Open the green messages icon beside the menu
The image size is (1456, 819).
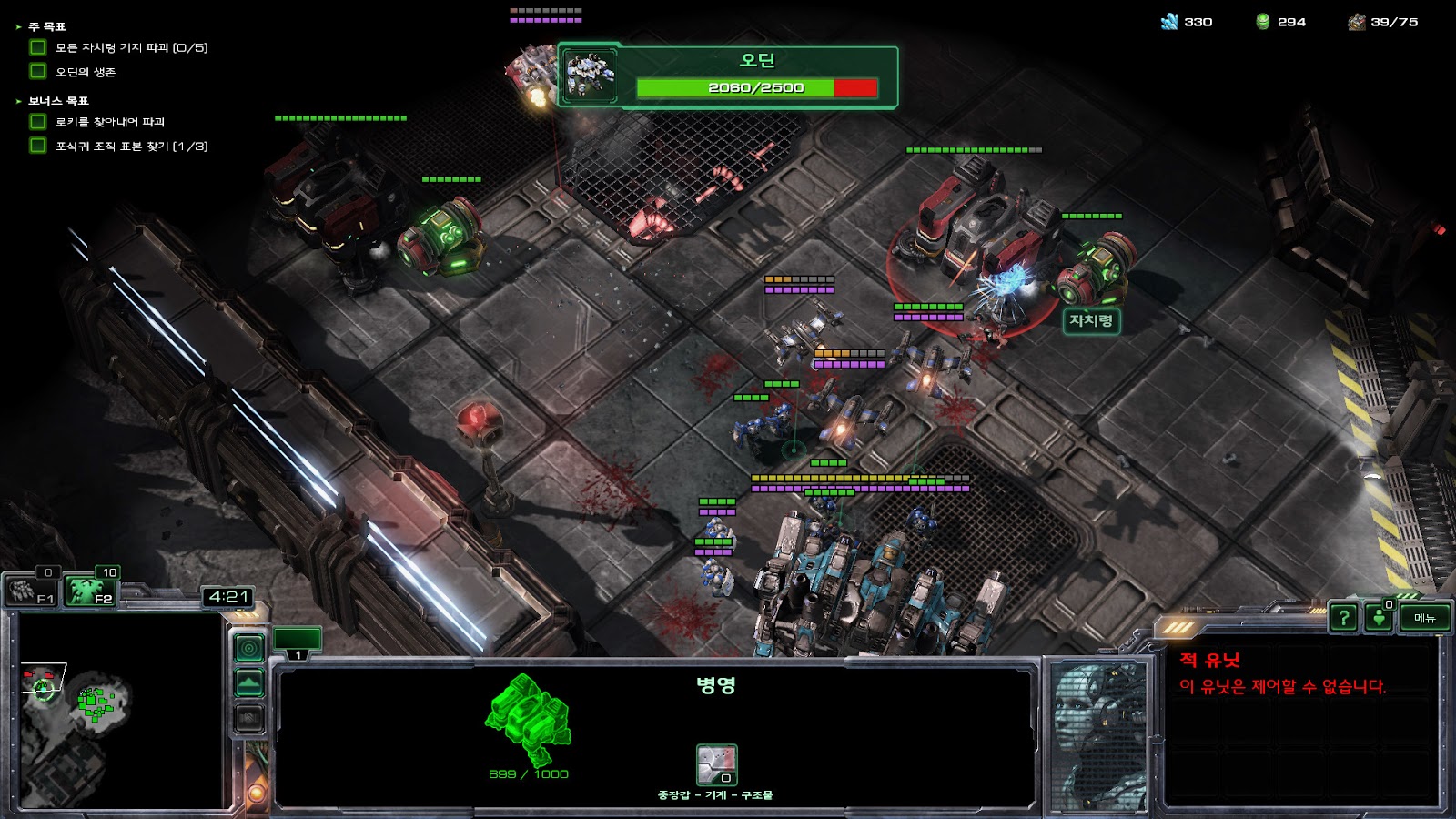pyautogui.click(x=1379, y=618)
